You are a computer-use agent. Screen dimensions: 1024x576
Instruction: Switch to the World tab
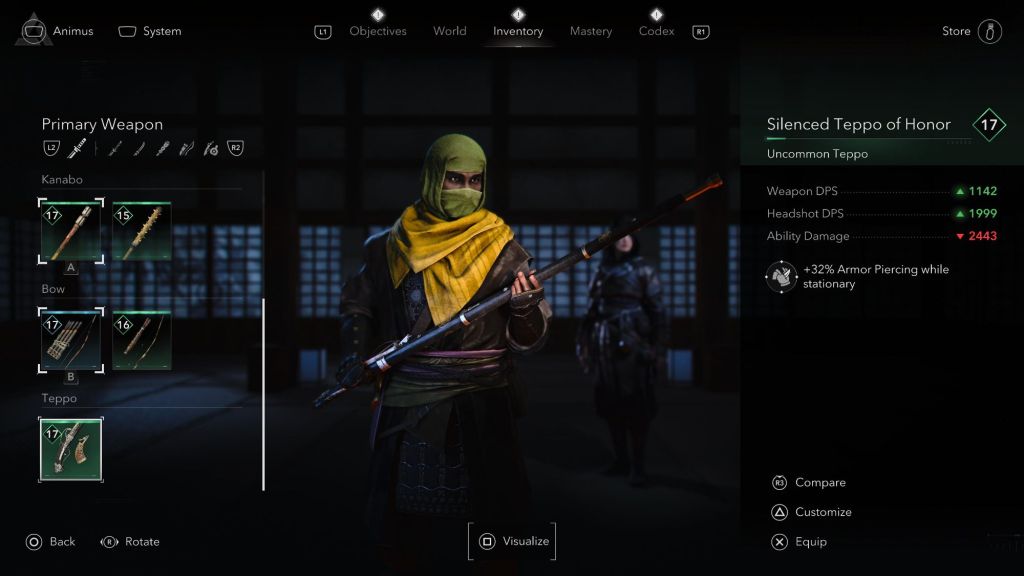[450, 31]
